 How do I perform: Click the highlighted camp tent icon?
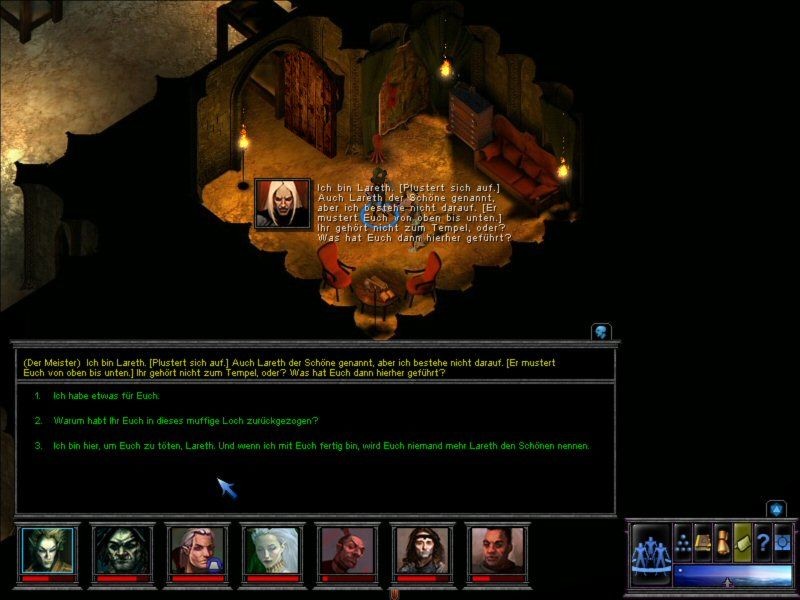tap(742, 540)
